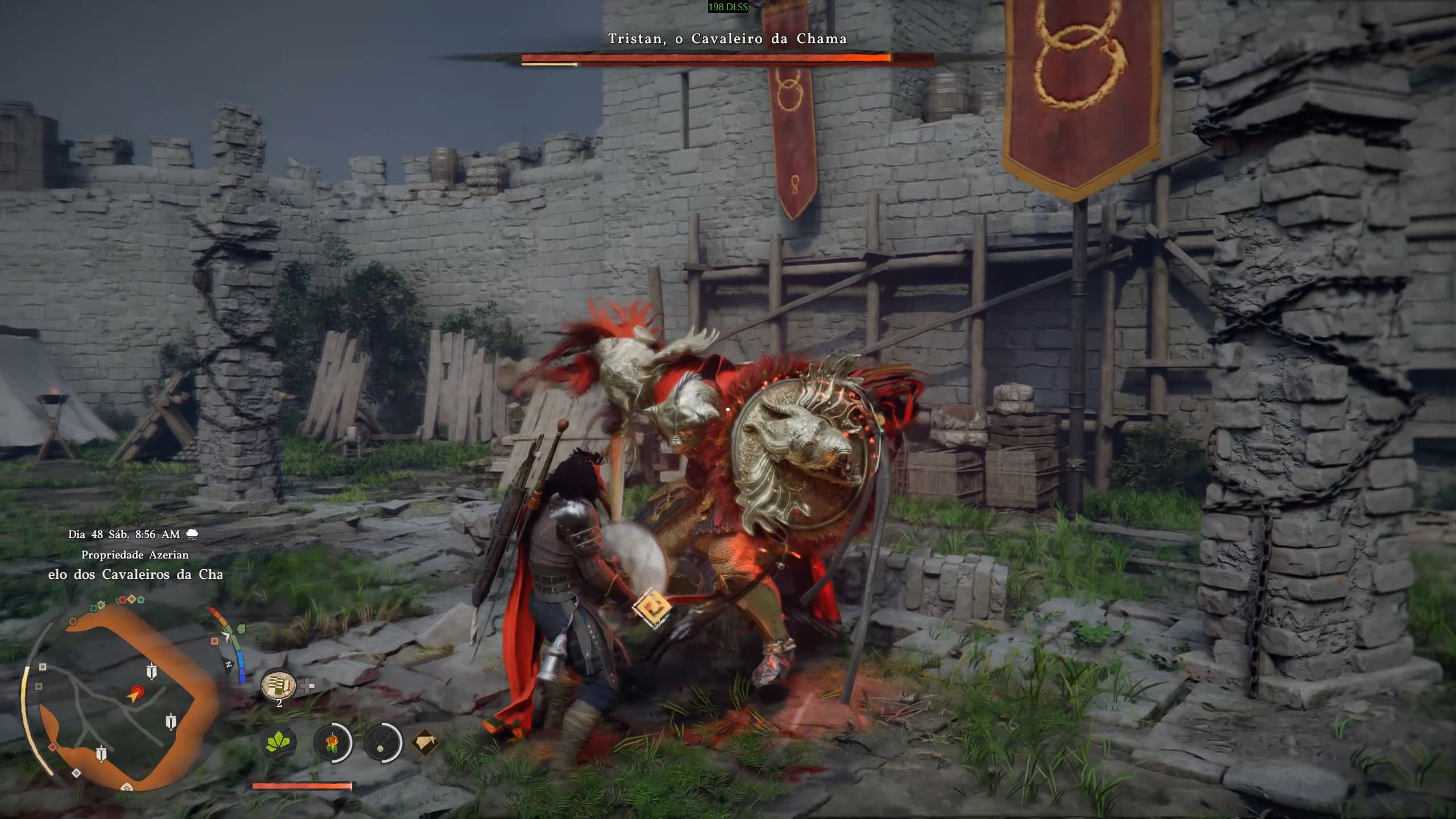1456x819 pixels.
Task: Use the orange rose skill icon
Action: [332, 743]
